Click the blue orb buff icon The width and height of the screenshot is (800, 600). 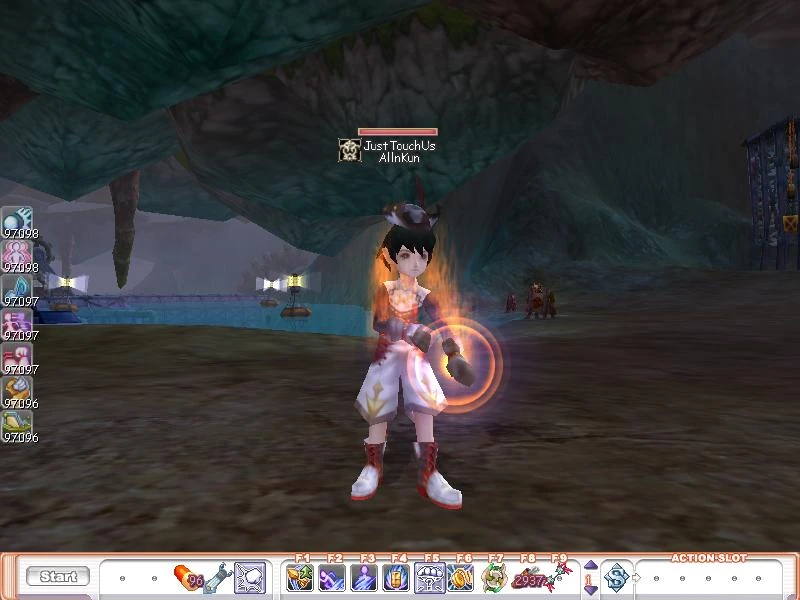click(x=18, y=219)
